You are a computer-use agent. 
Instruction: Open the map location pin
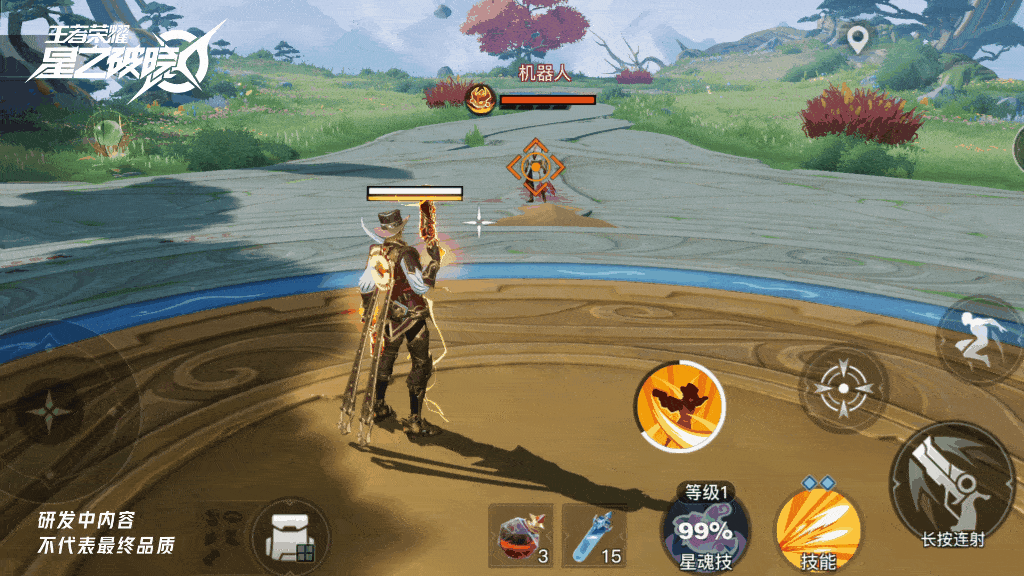[x=857, y=40]
